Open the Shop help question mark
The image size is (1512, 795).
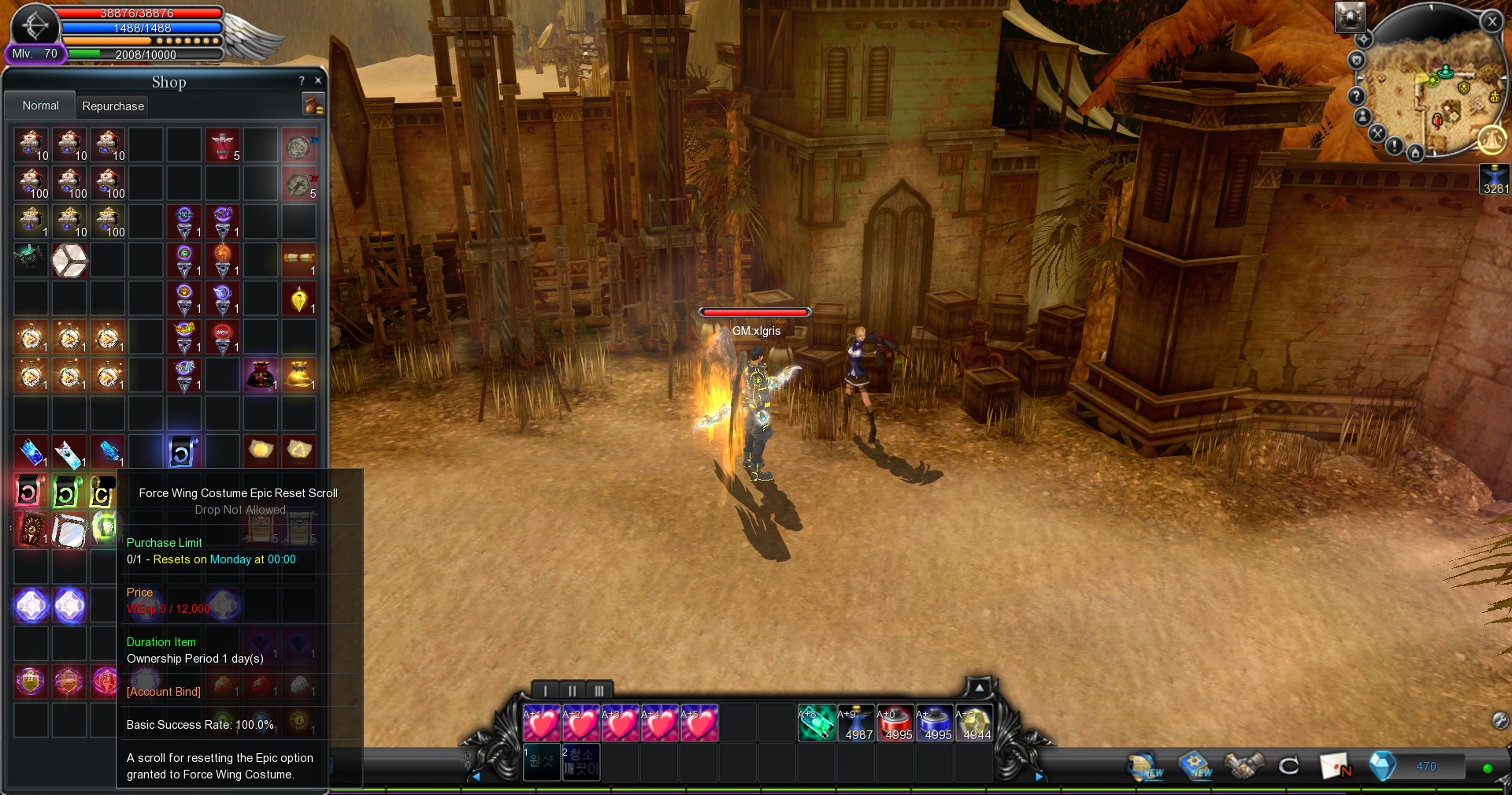click(x=302, y=80)
